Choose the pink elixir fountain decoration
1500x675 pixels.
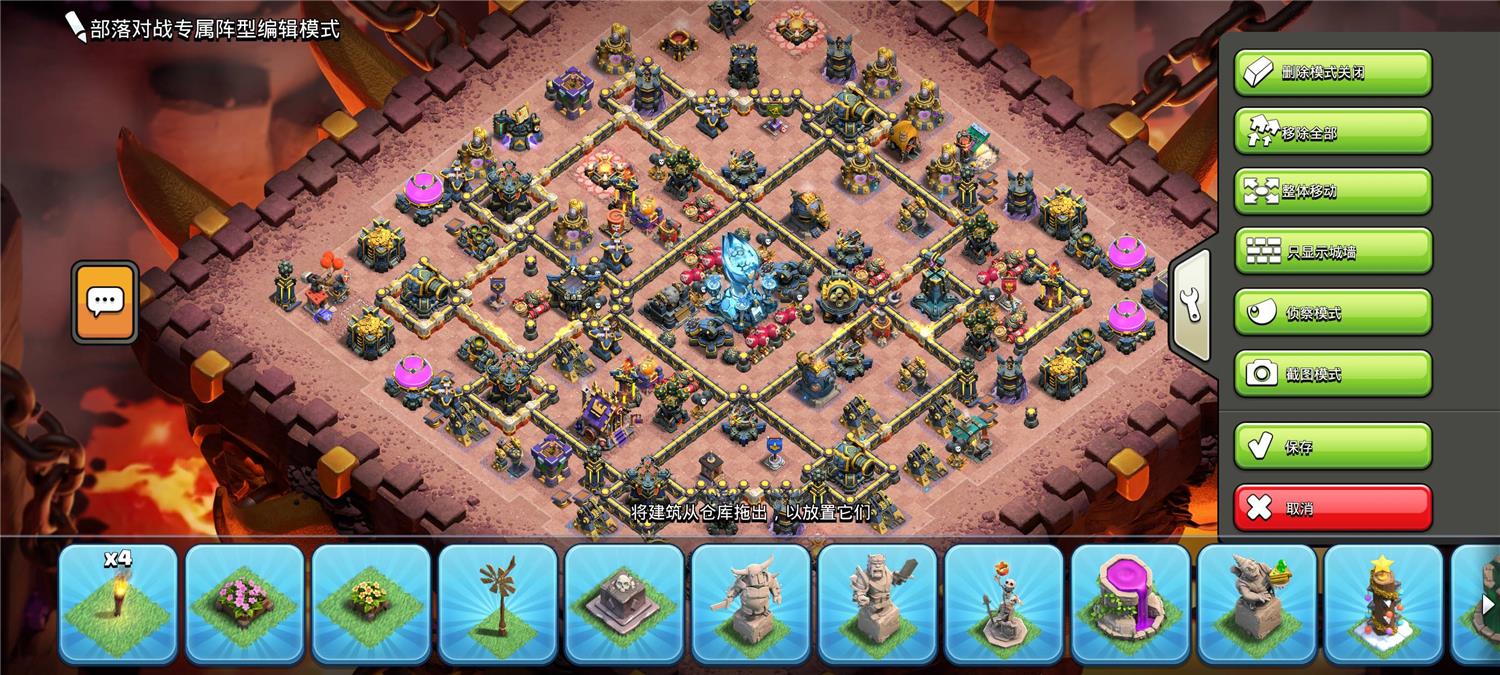coord(1130,603)
